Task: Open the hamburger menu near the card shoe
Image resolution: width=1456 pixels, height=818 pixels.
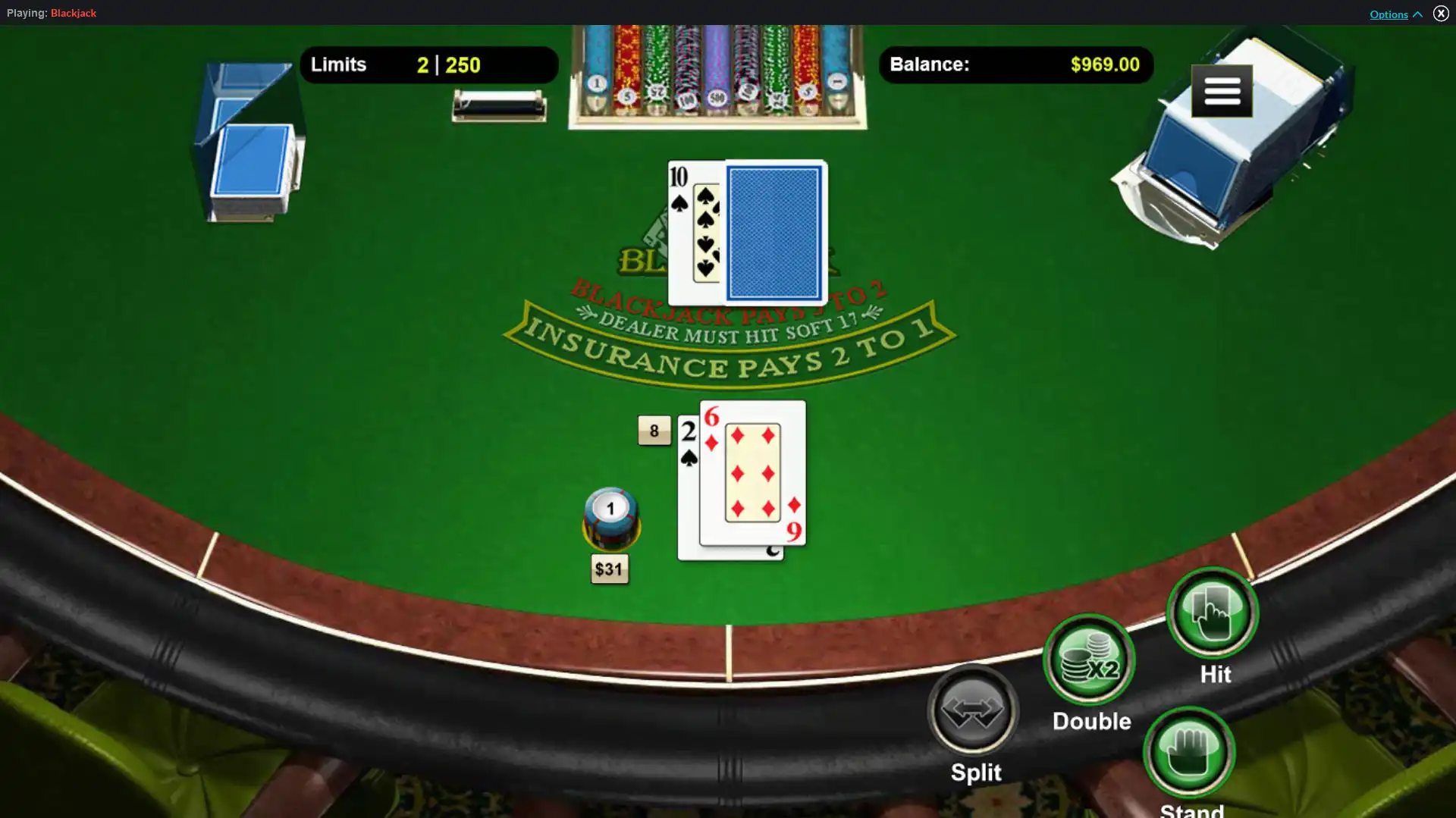Action: coord(1222,91)
